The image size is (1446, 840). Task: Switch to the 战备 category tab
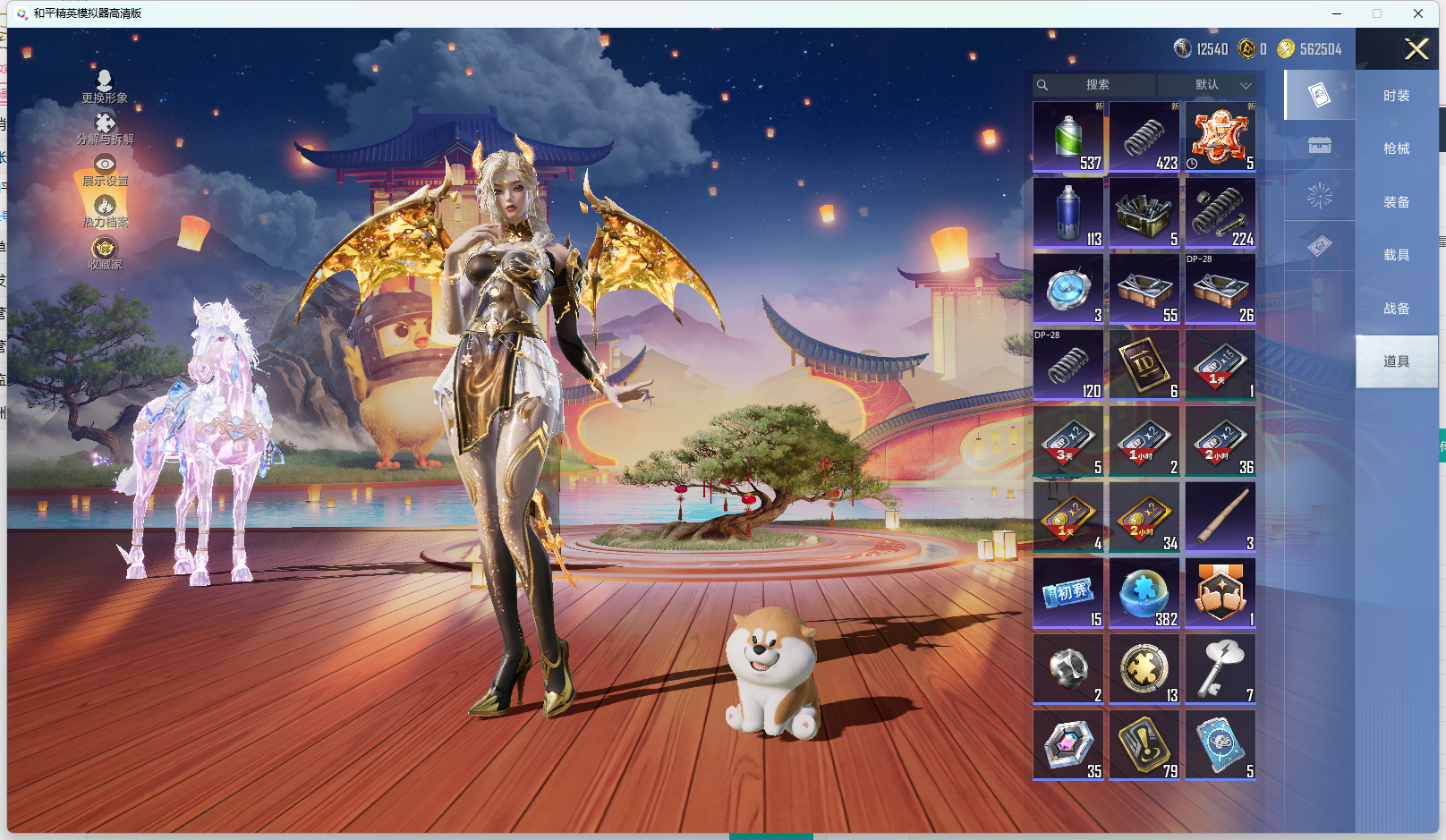point(1396,309)
